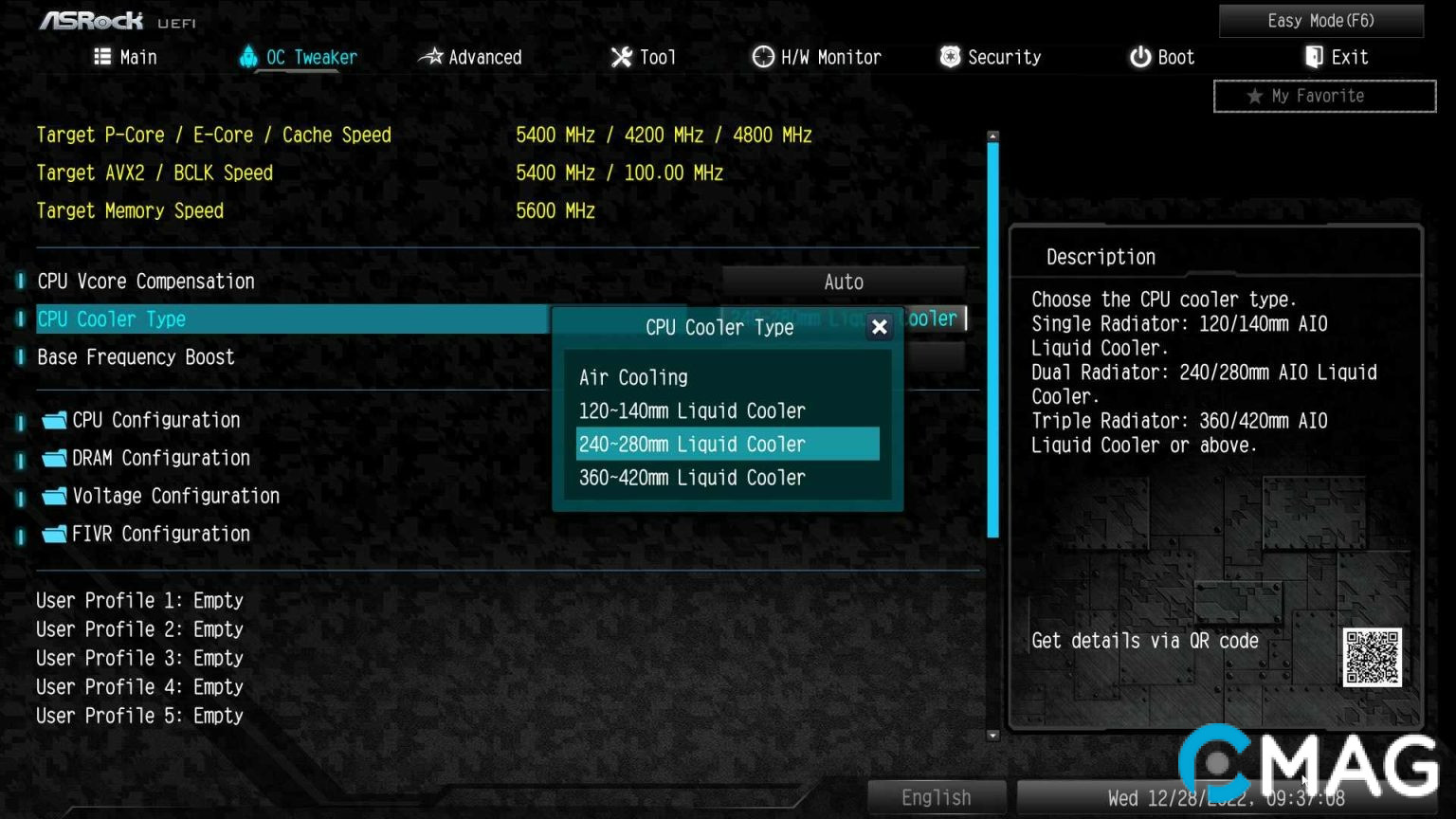
Task: Open the My Favorite list
Action: tap(1324, 96)
